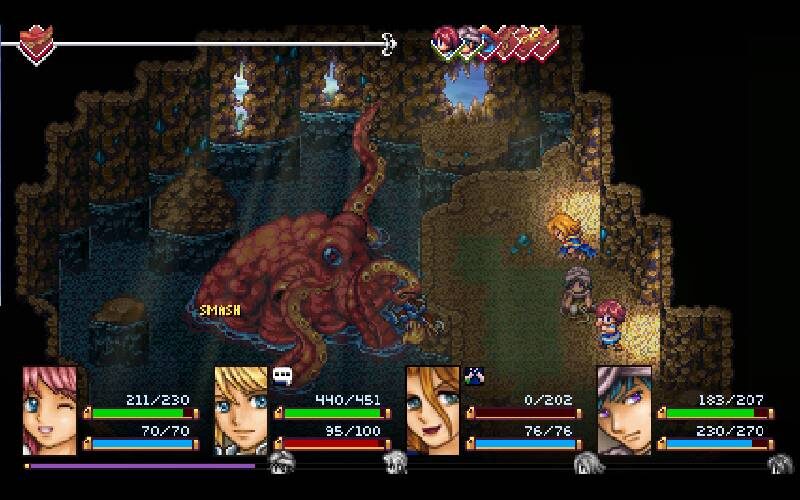Click the speech bubble status icon
Image resolution: width=800 pixels, height=500 pixels.
[282, 376]
